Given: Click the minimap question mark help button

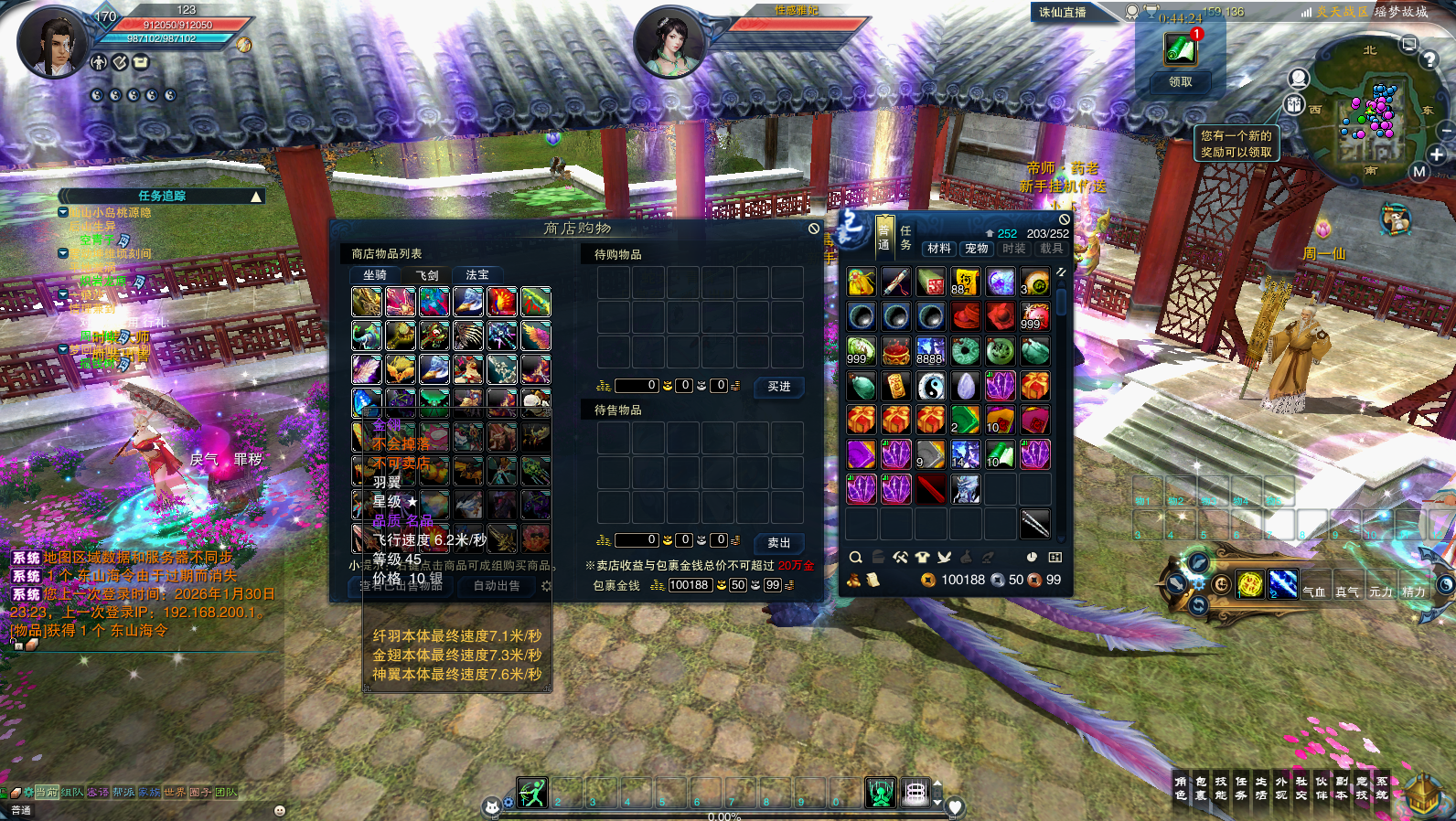Looking at the screenshot, I should coord(1429,60).
